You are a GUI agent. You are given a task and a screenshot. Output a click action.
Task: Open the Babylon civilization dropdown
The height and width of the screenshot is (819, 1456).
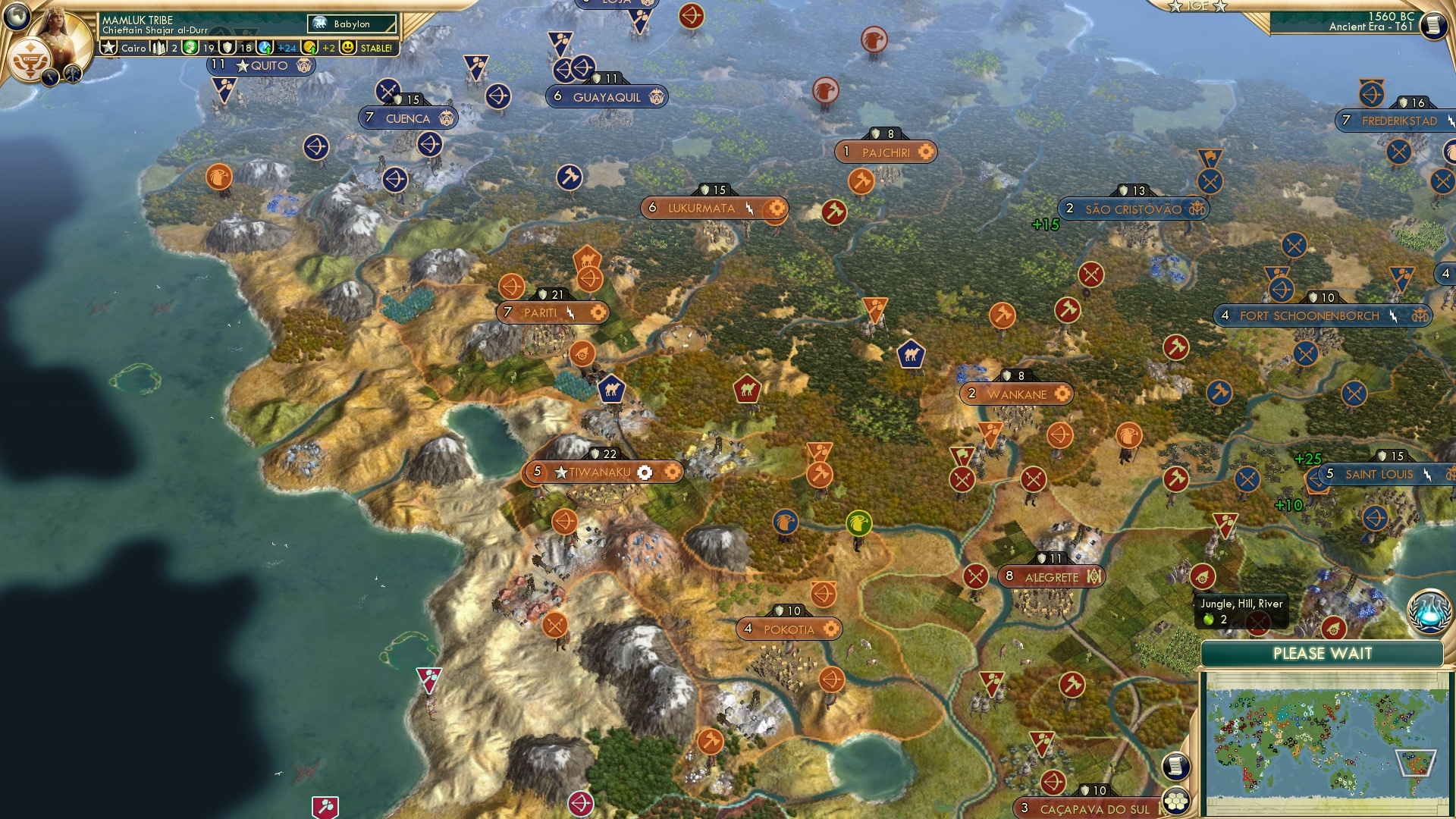click(x=350, y=24)
